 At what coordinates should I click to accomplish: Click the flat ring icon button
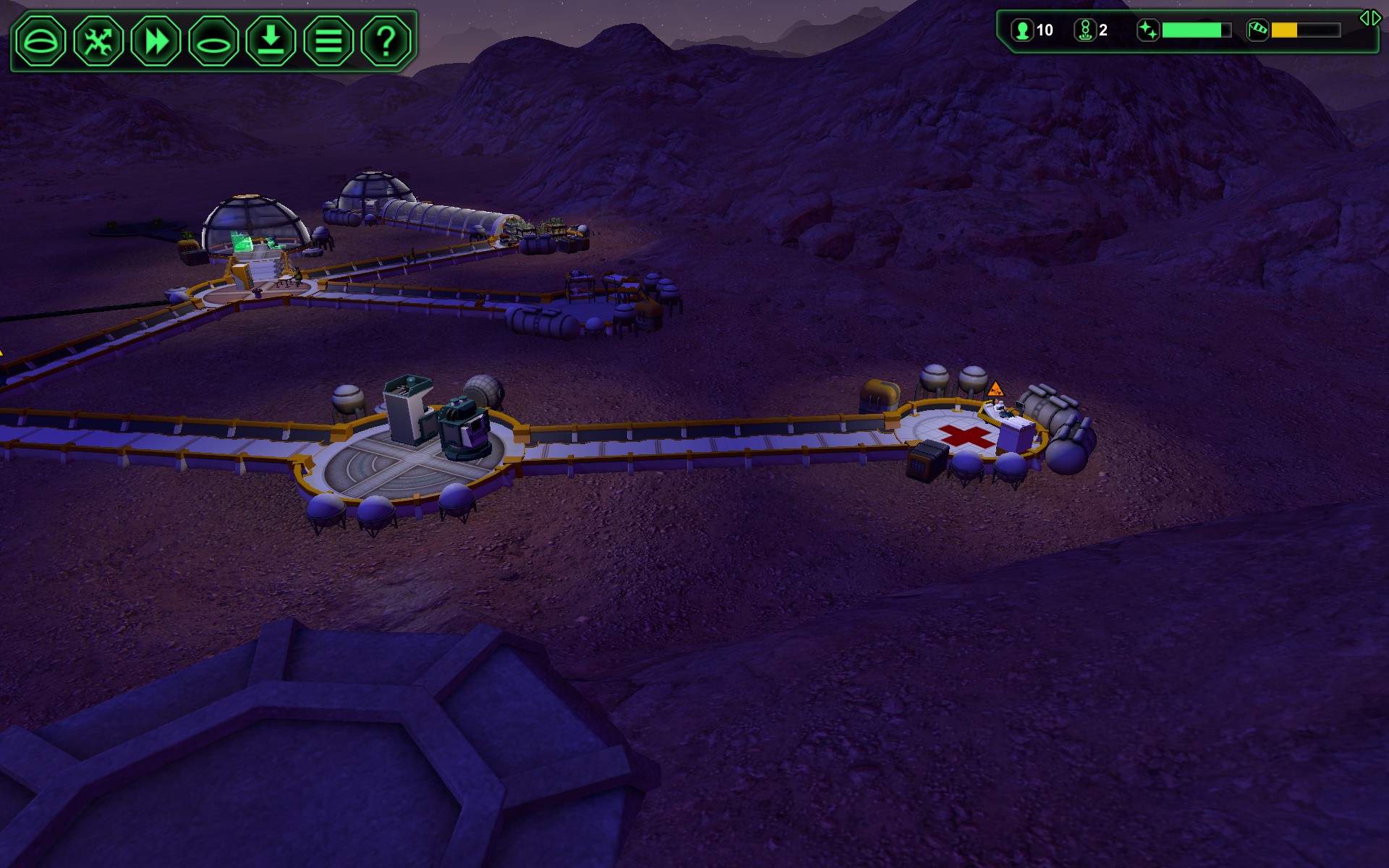[213, 41]
